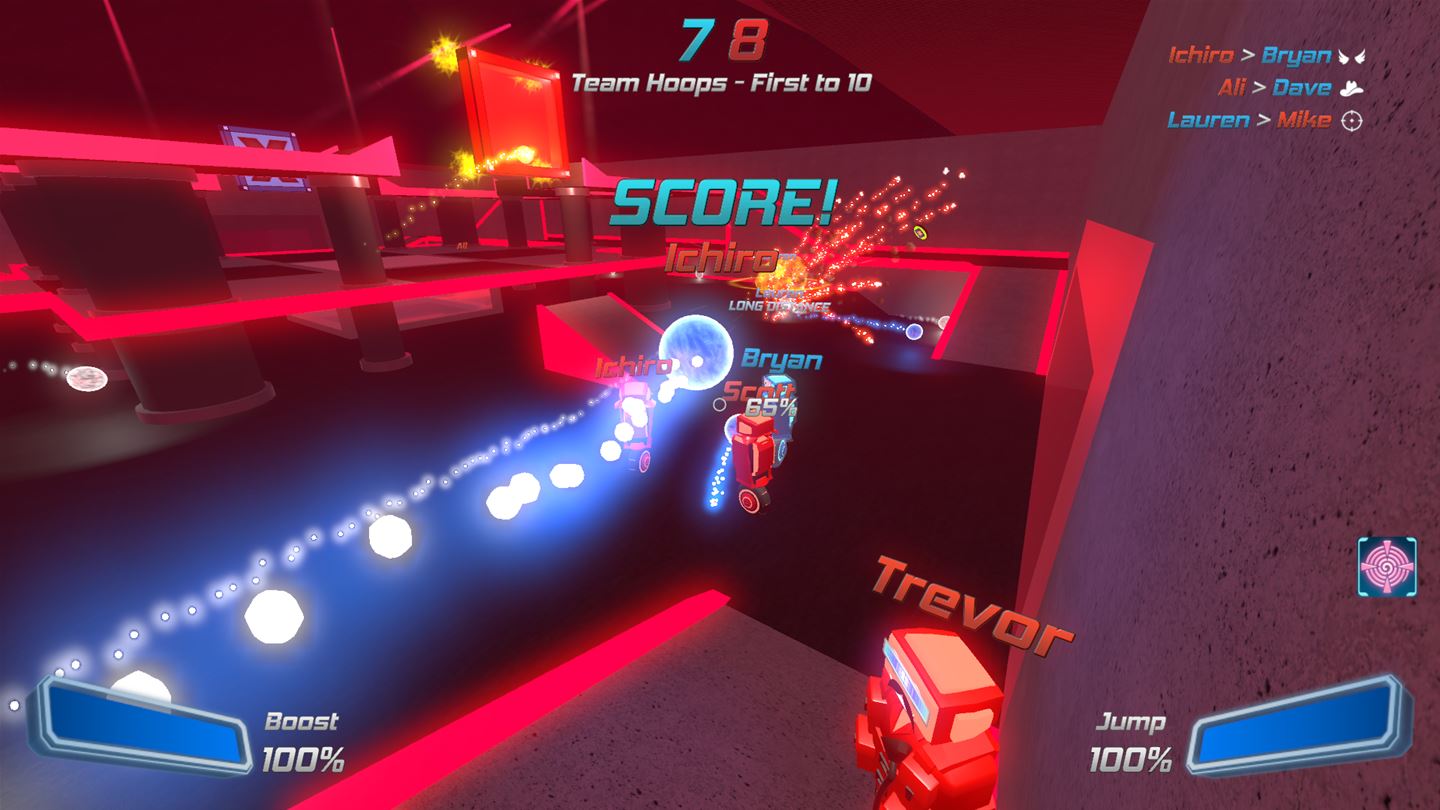Click the crosshair icon after Mike's name
Image resolution: width=1440 pixels, height=810 pixels.
pyautogui.click(x=1350, y=121)
